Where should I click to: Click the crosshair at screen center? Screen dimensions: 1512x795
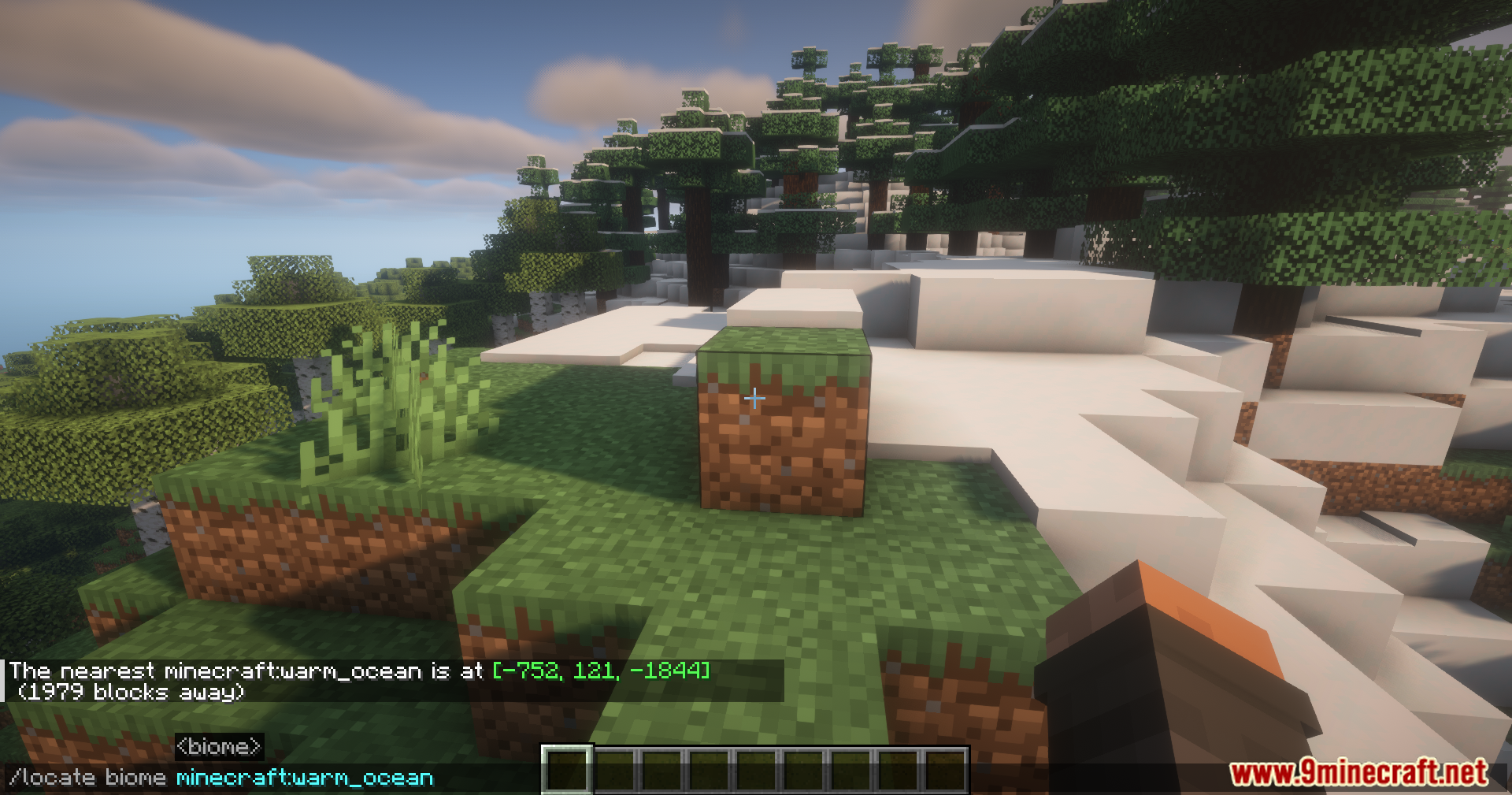coord(754,399)
